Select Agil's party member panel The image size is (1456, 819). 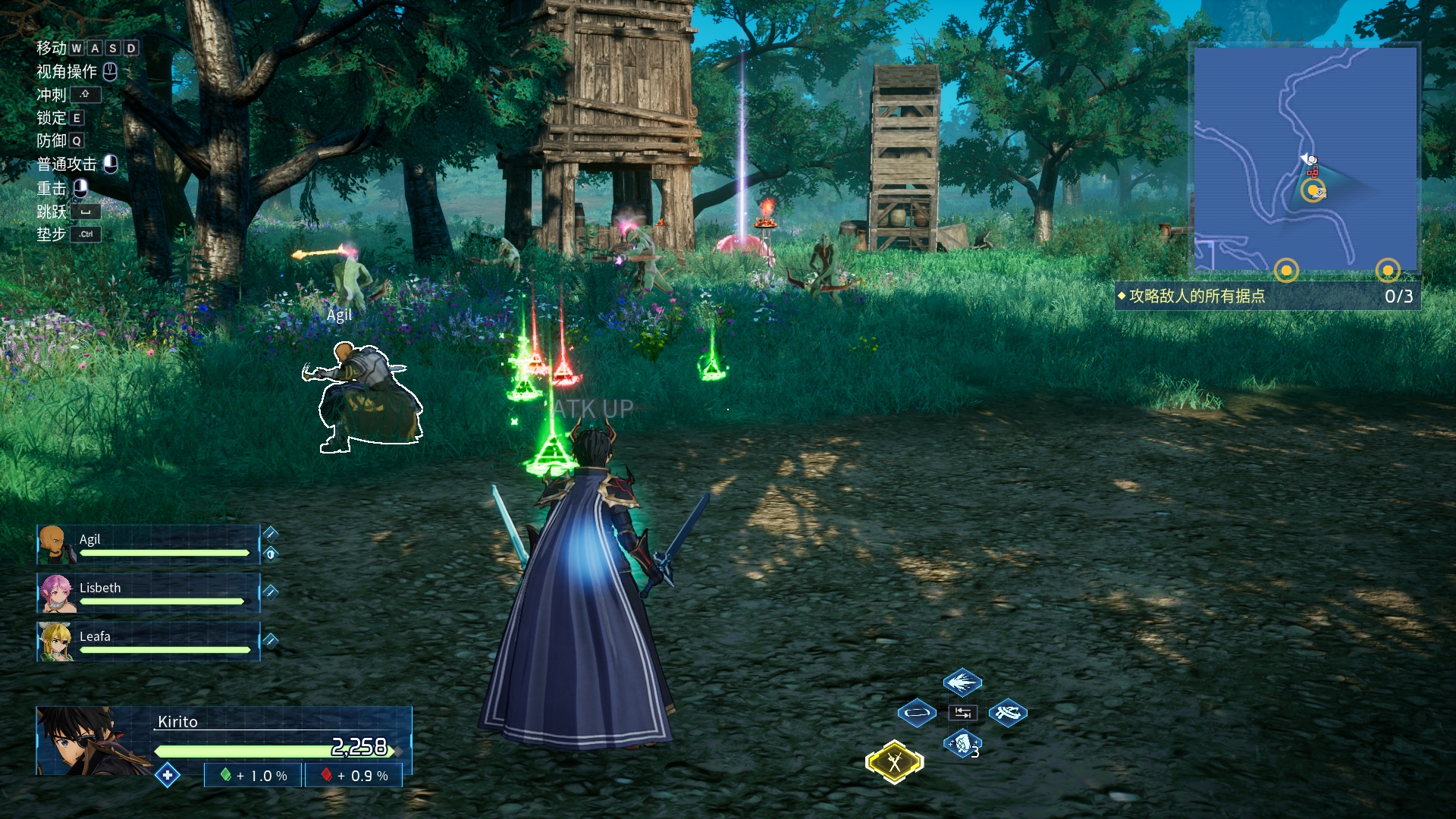[x=149, y=544]
